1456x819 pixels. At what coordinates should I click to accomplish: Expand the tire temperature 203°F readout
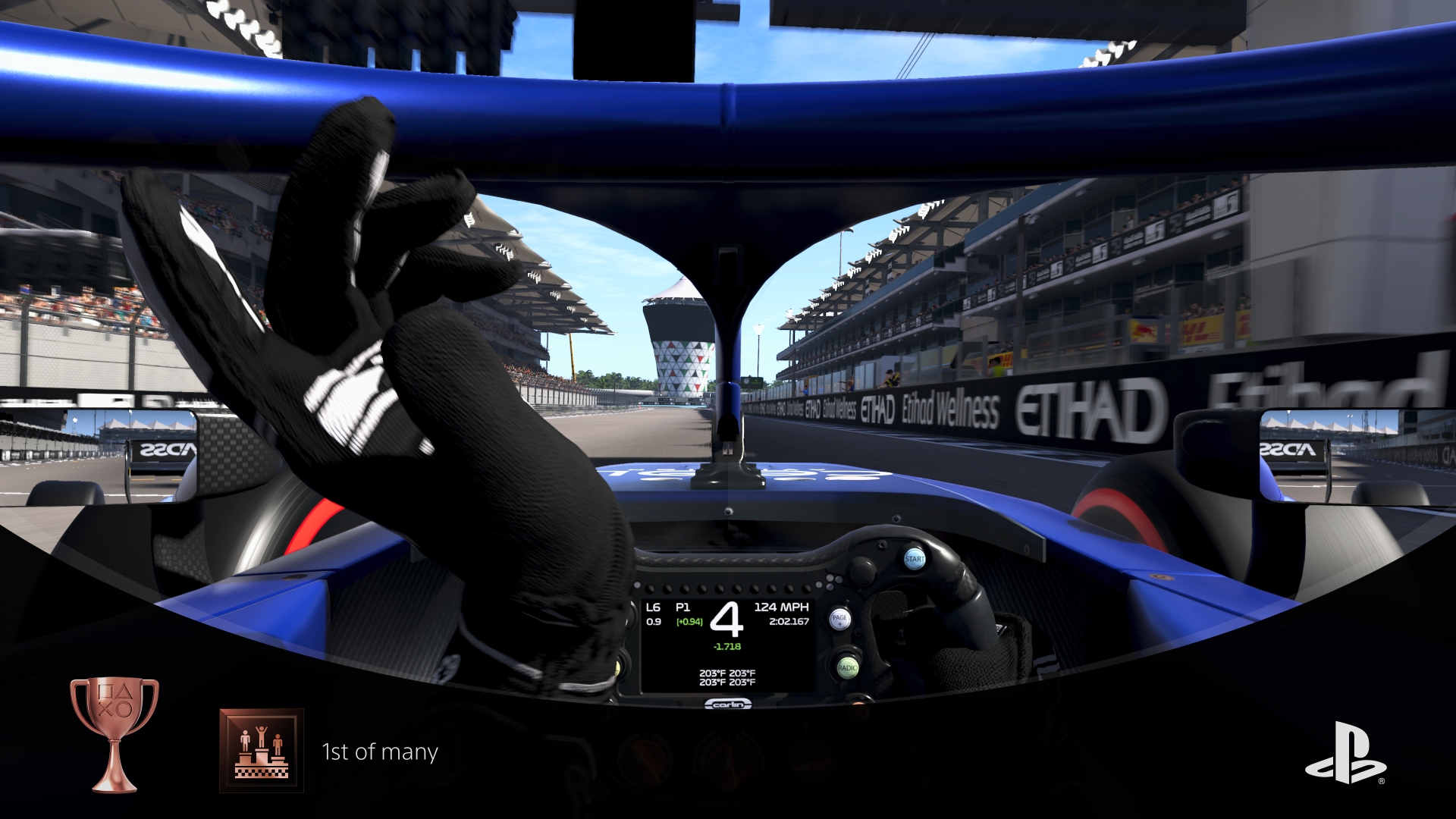727,677
